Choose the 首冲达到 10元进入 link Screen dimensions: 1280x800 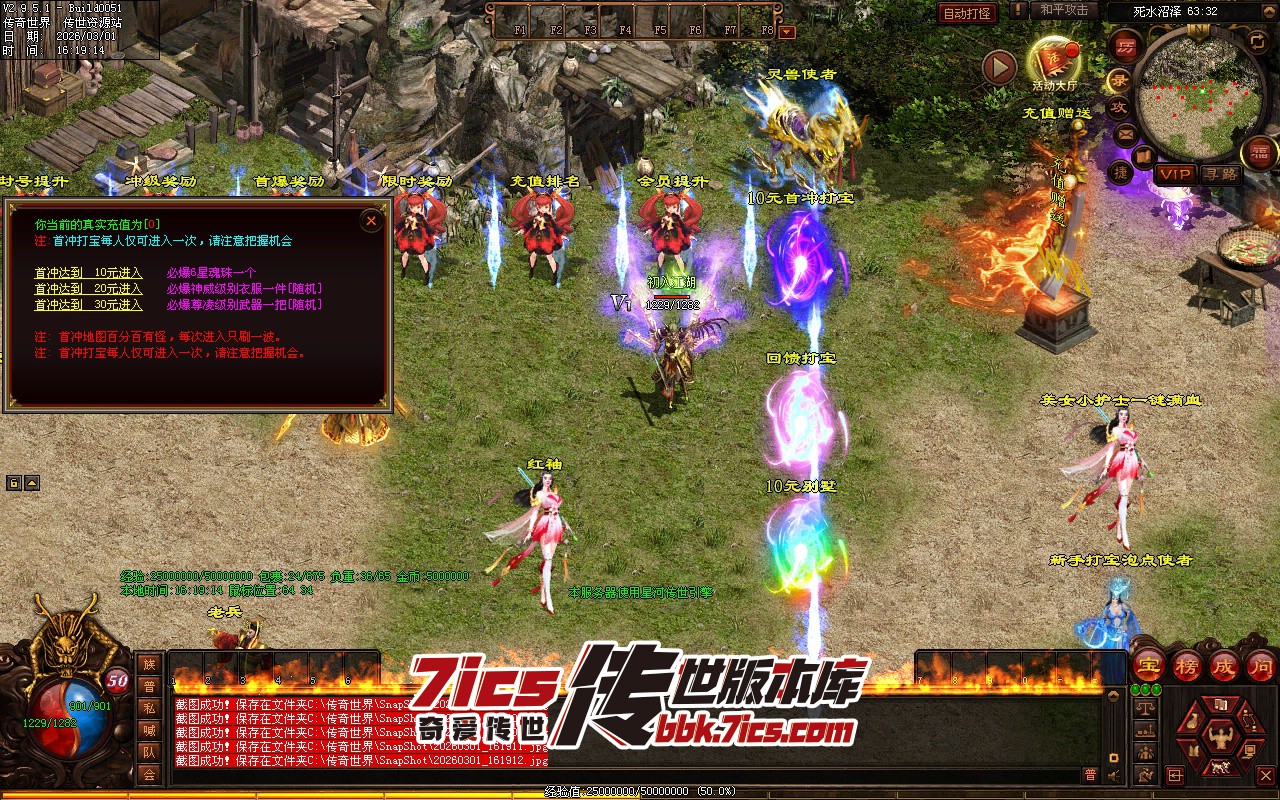click(88, 273)
